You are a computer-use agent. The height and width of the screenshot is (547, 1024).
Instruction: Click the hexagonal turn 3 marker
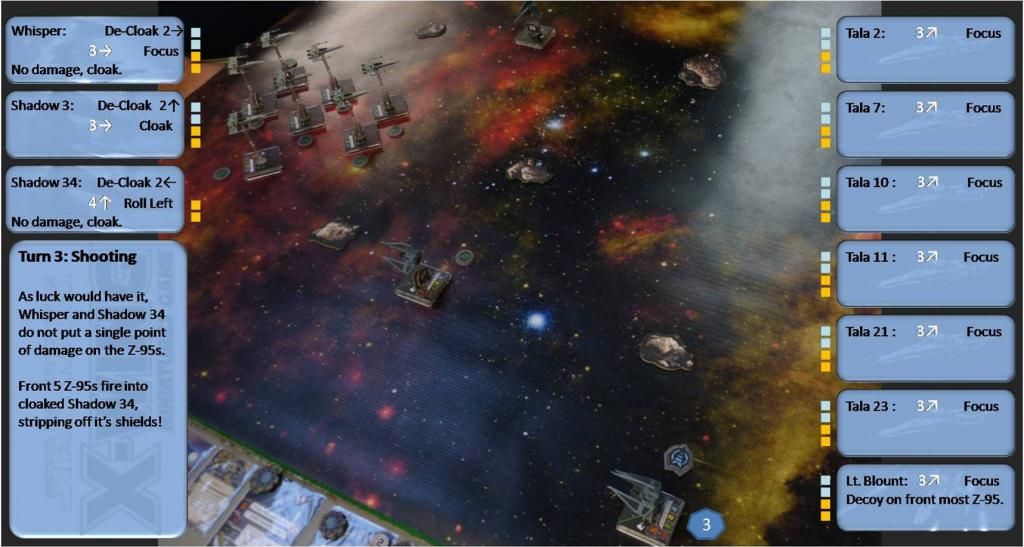tap(706, 524)
